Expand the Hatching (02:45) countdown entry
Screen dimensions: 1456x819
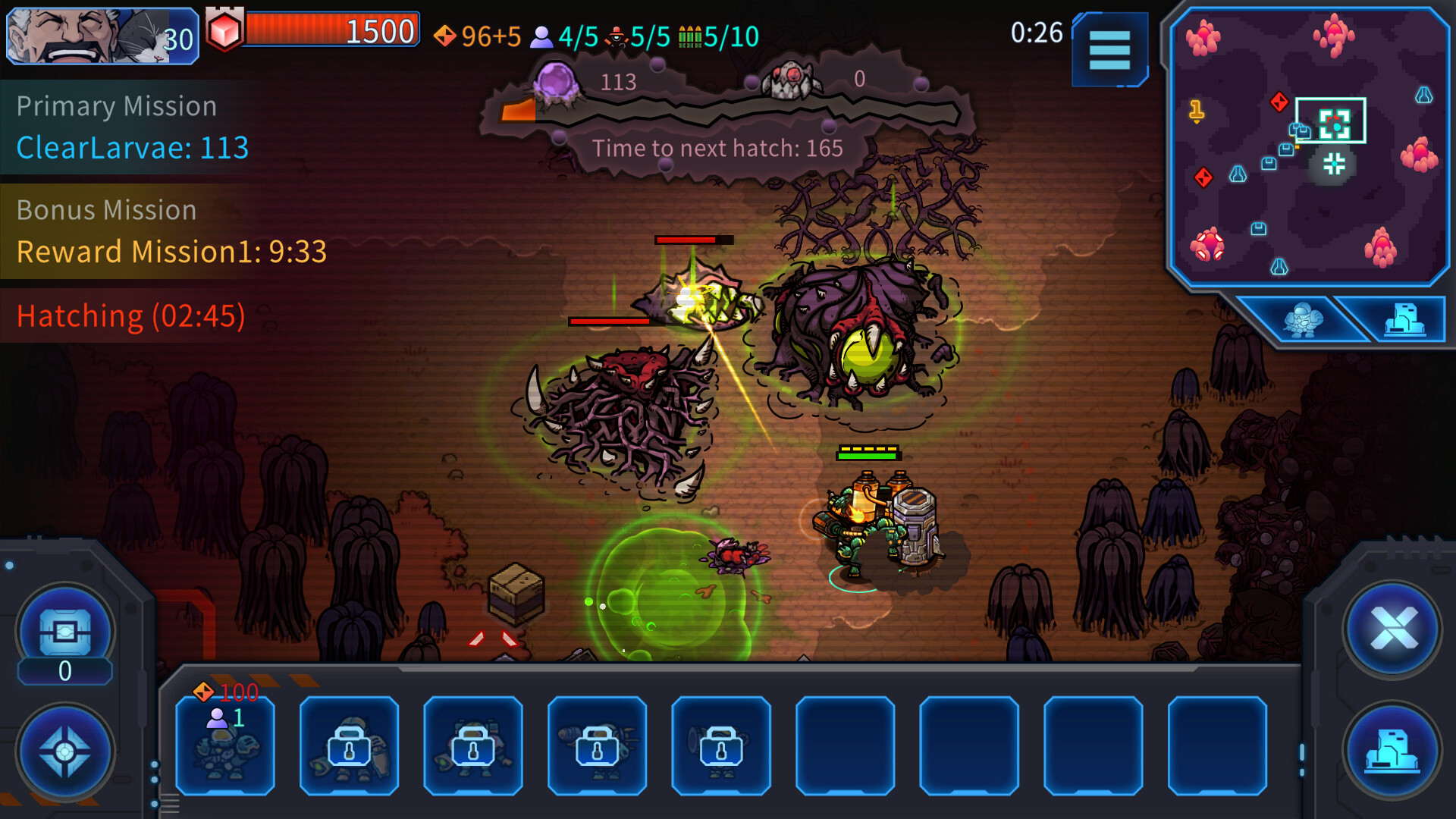(x=129, y=315)
